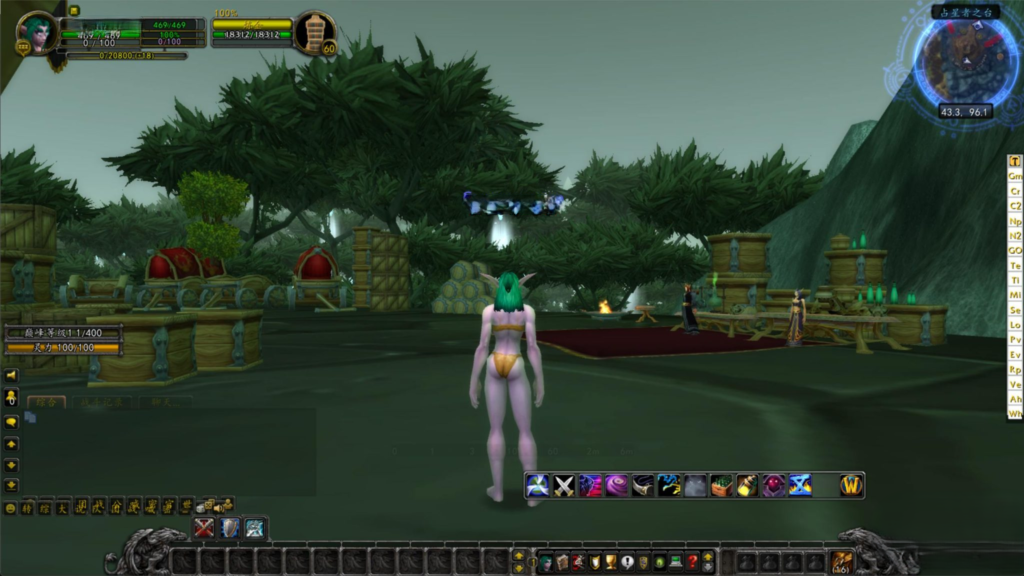The height and width of the screenshot is (576, 1024).
Task: Select the player portrait
Action: [x=38, y=32]
